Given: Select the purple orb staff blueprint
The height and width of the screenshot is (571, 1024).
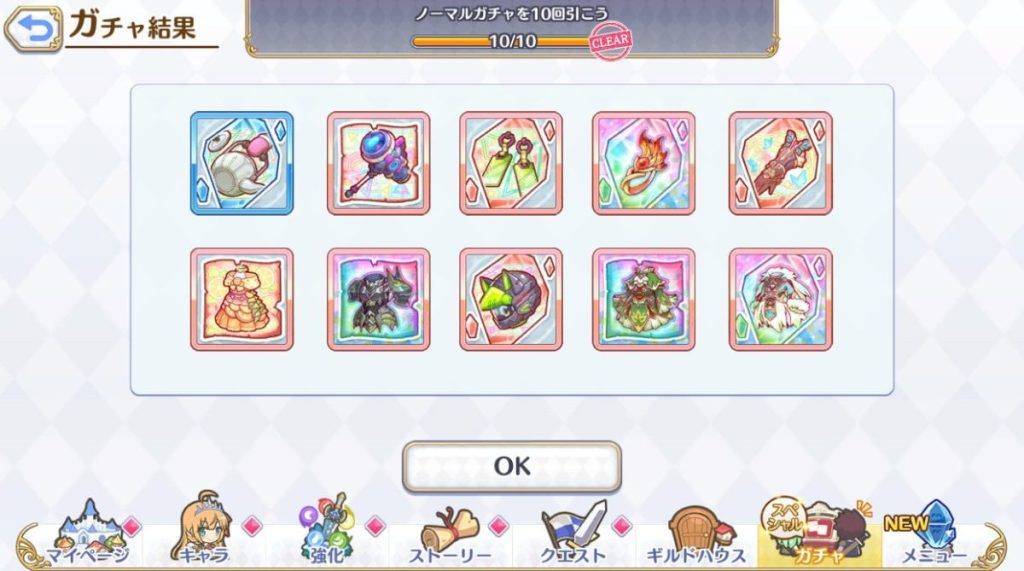Looking at the screenshot, I should pyautogui.click(x=378, y=163).
